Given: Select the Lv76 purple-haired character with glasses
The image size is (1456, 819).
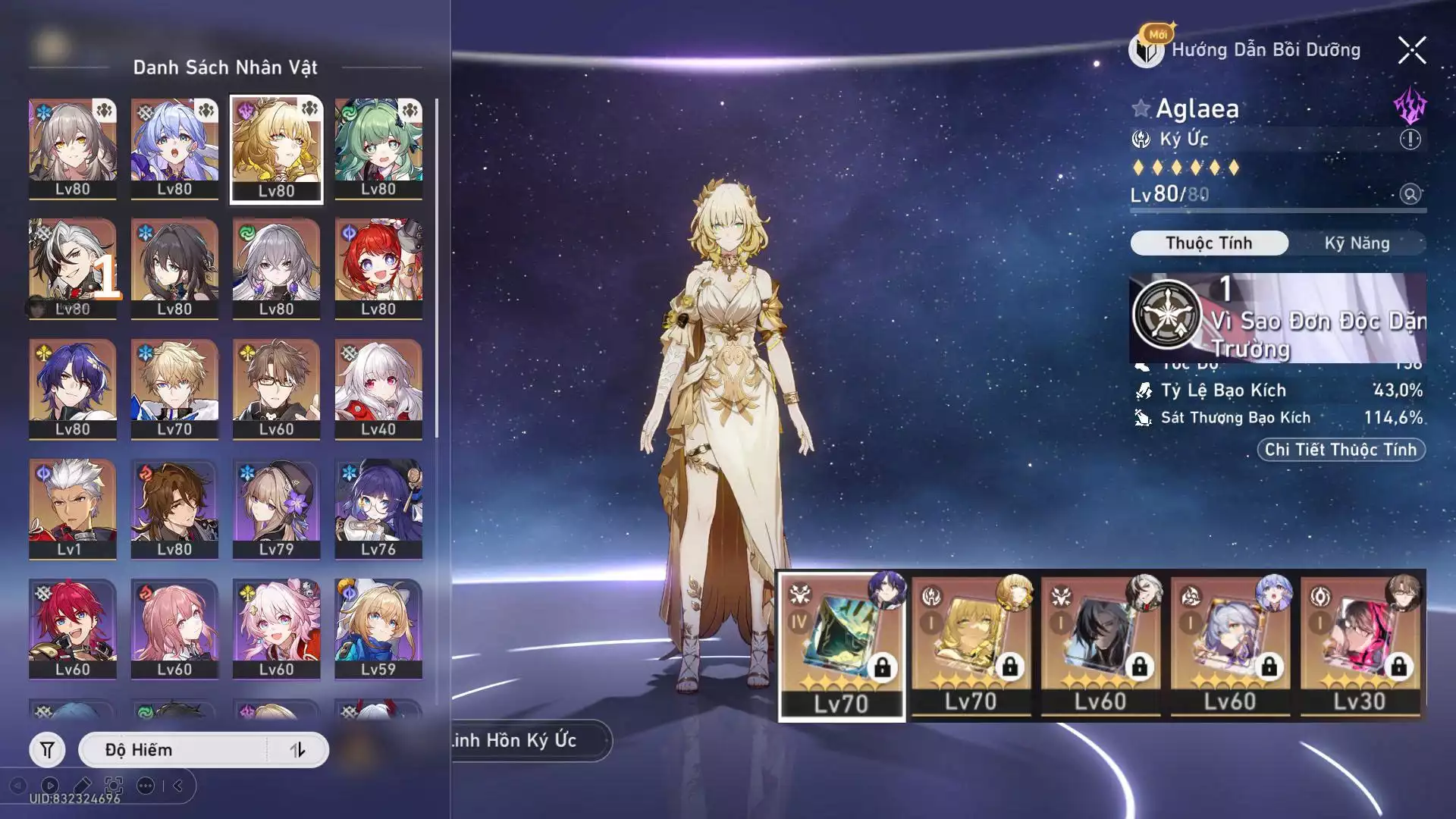Looking at the screenshot, I should pyautogui.click(x=378, y=508).
